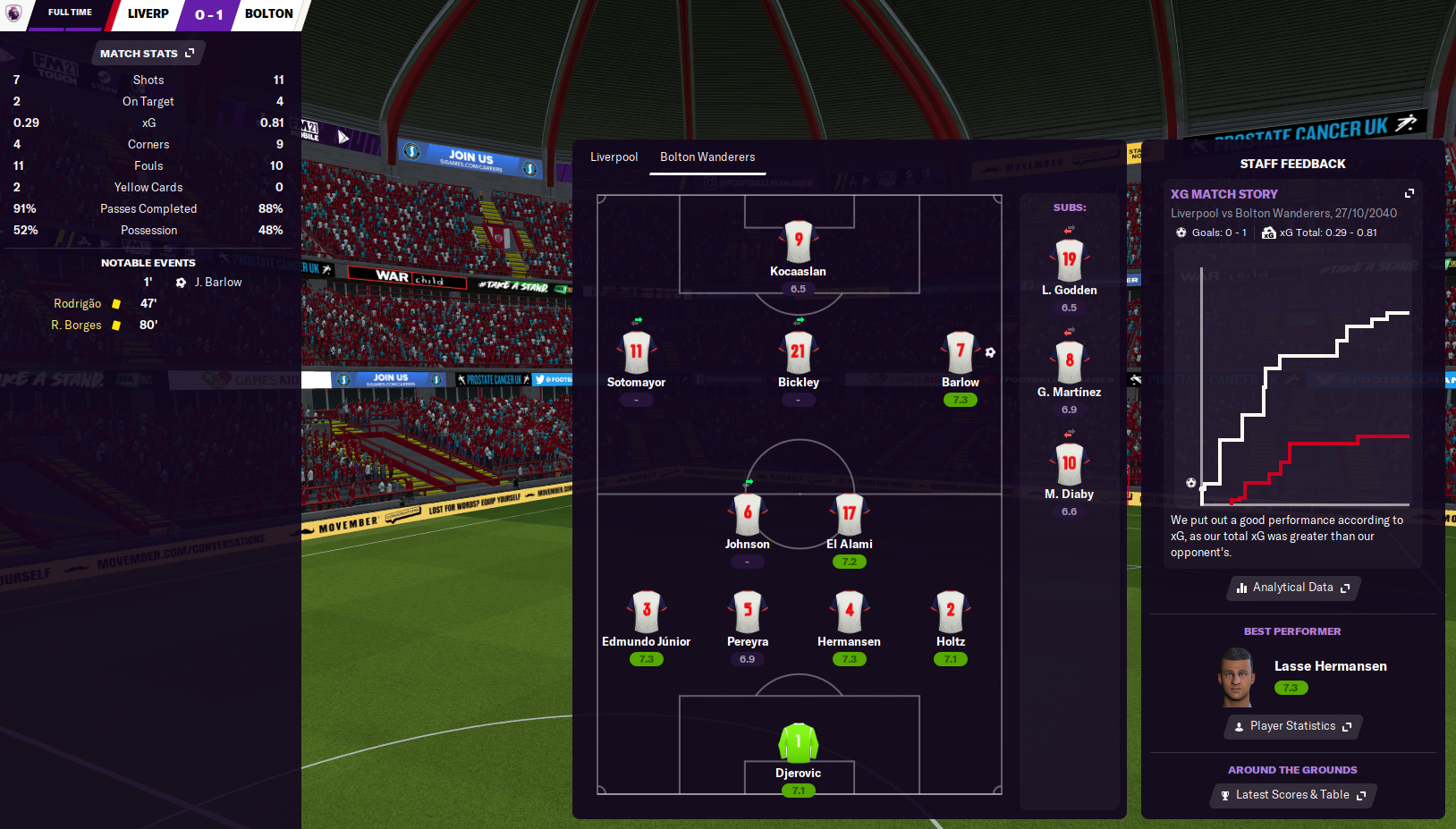The height and width of the screenshot is (829, 1456).
Task: Switch to the Liverpool lineup tab
Action: (614, 157)
